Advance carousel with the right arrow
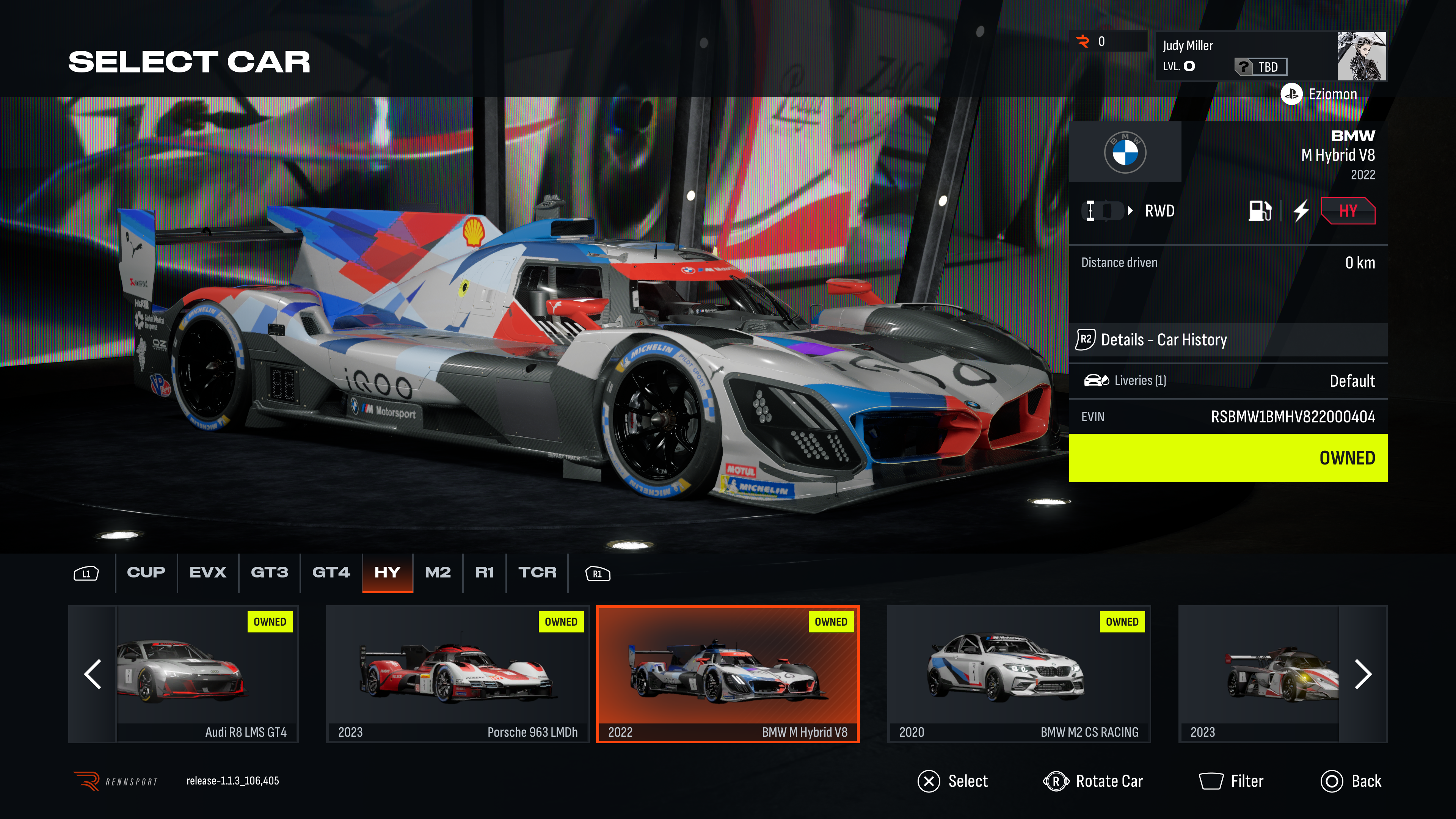Image resolution: width=1456 pixels, height=819 pixels. pos(1363,674)
